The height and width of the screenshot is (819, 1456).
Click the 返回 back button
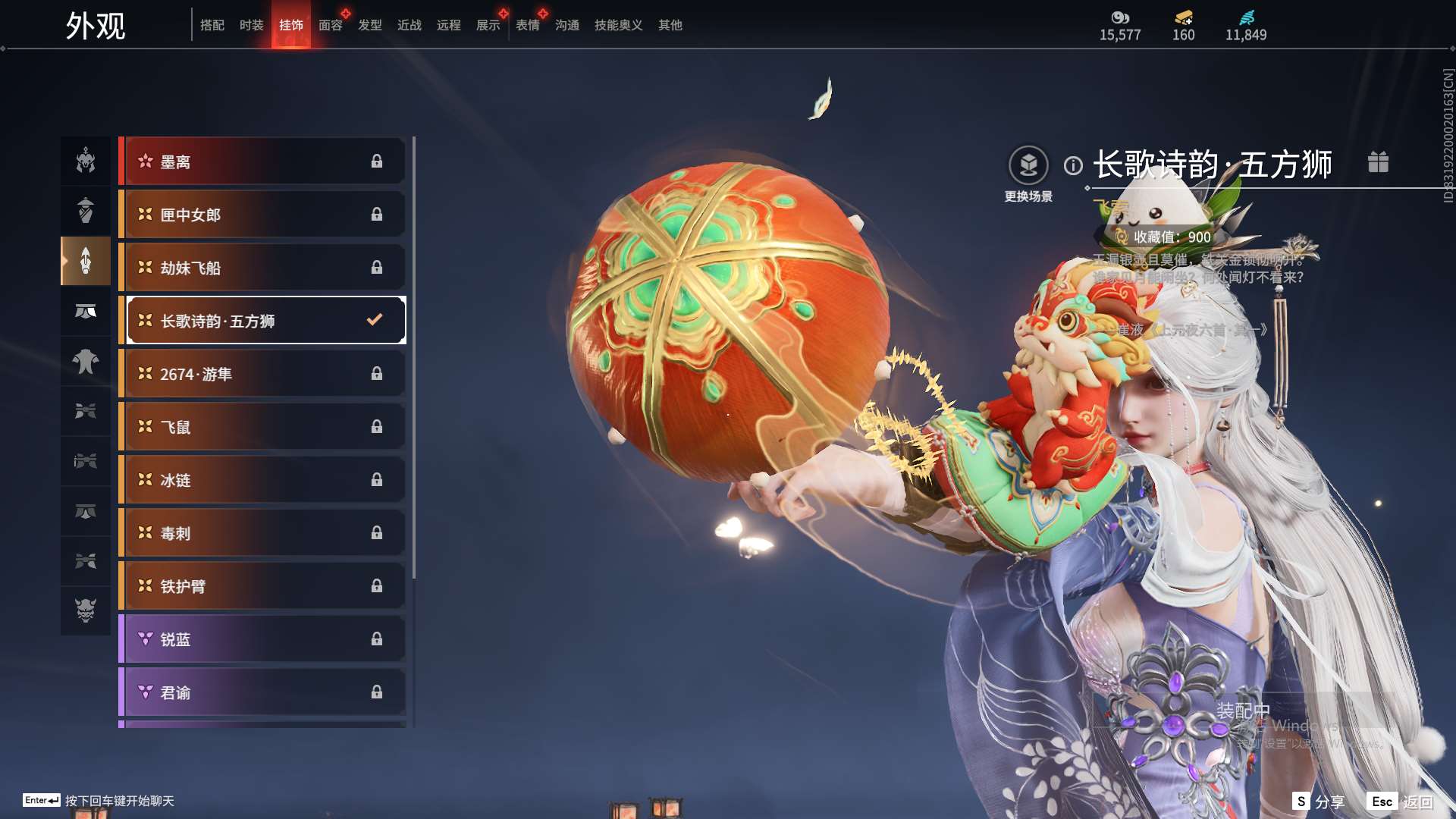[x=1401, y=802]
